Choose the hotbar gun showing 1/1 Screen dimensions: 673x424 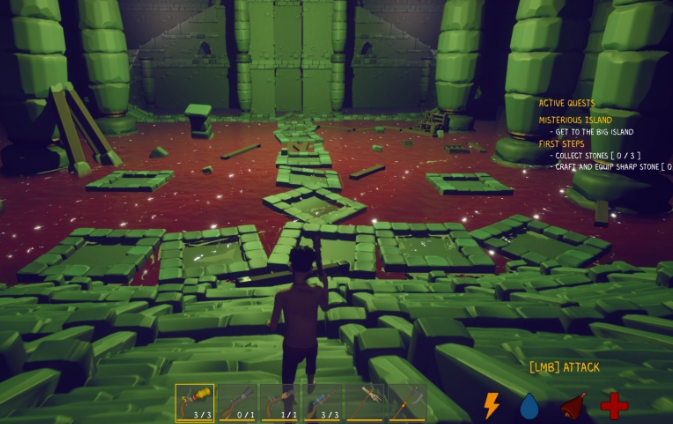coord(281,403)
